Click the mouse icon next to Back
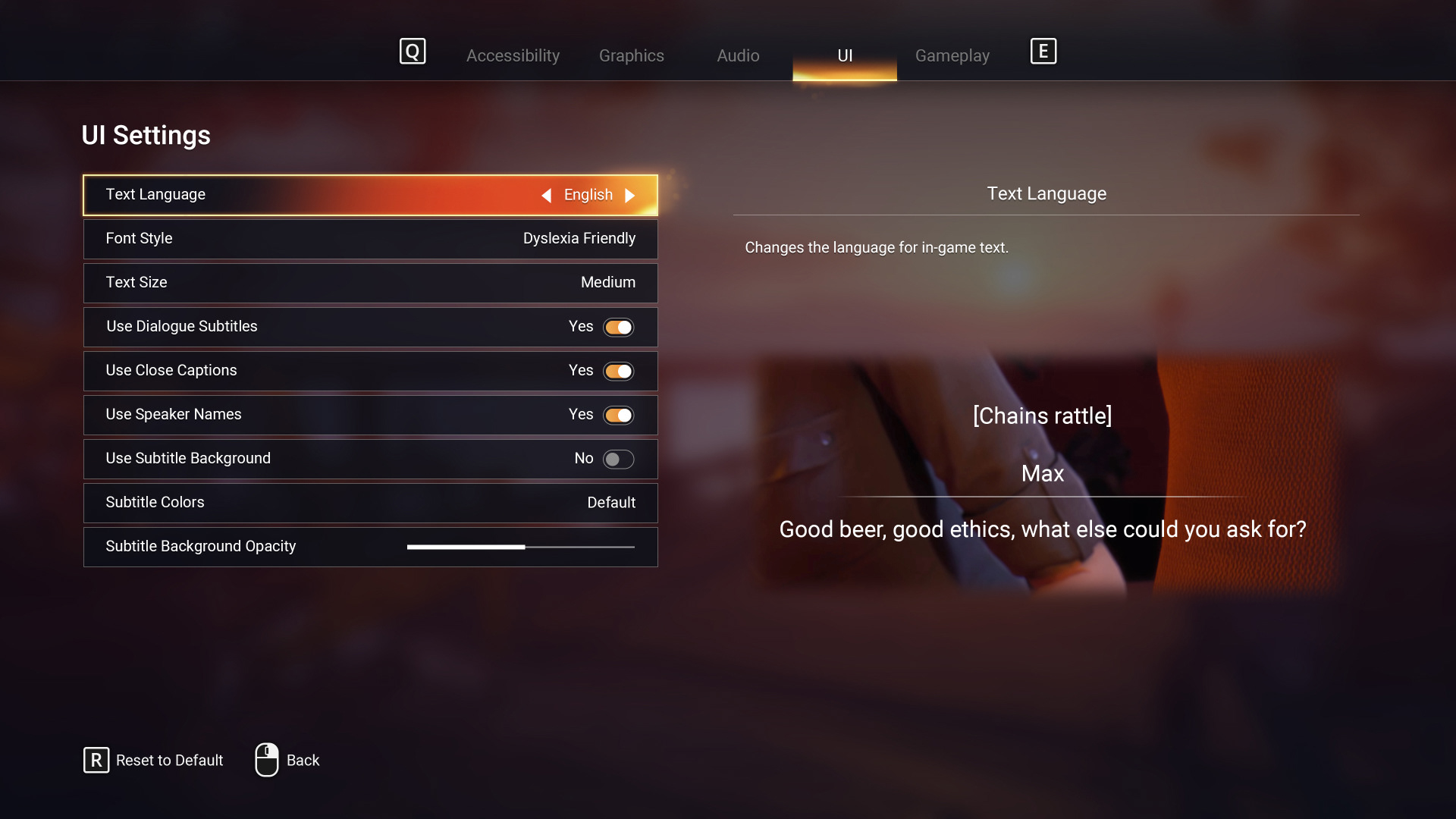 coord(266,760)
